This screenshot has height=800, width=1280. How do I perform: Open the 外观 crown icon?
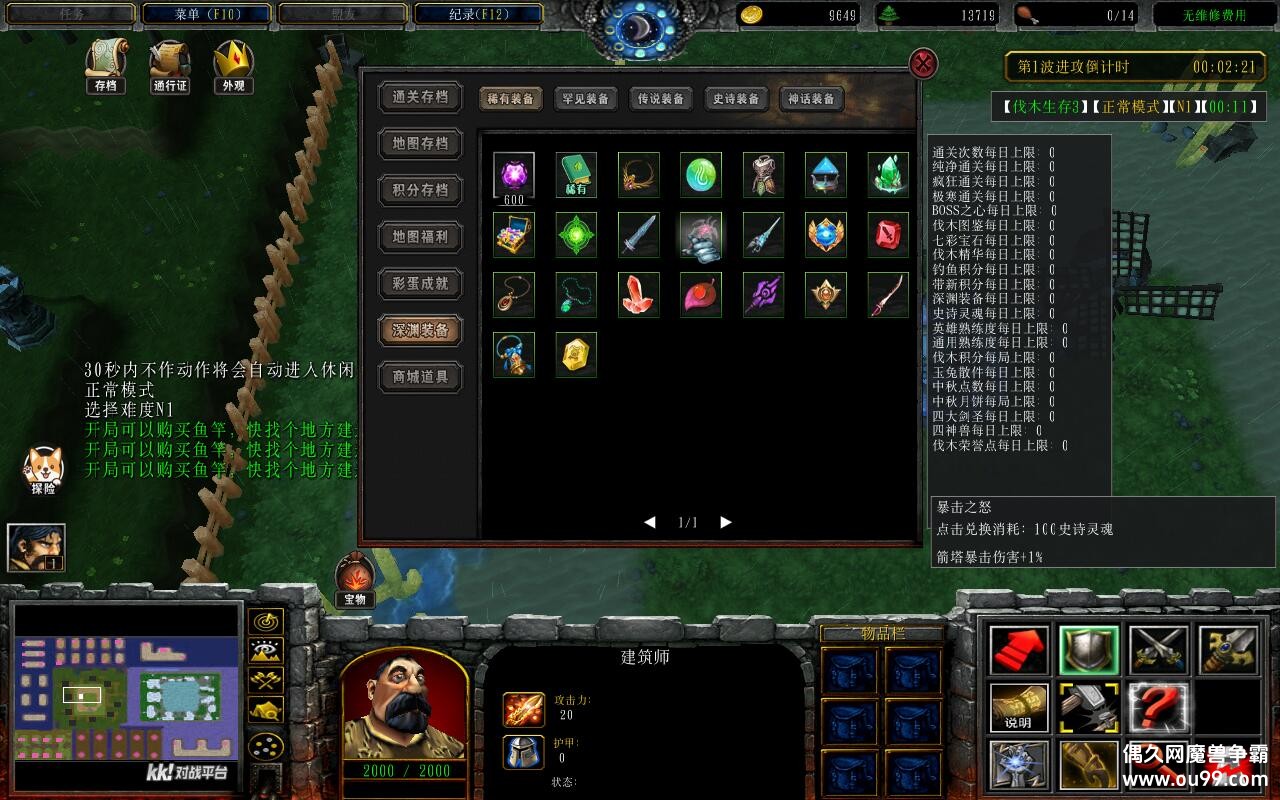233,66
